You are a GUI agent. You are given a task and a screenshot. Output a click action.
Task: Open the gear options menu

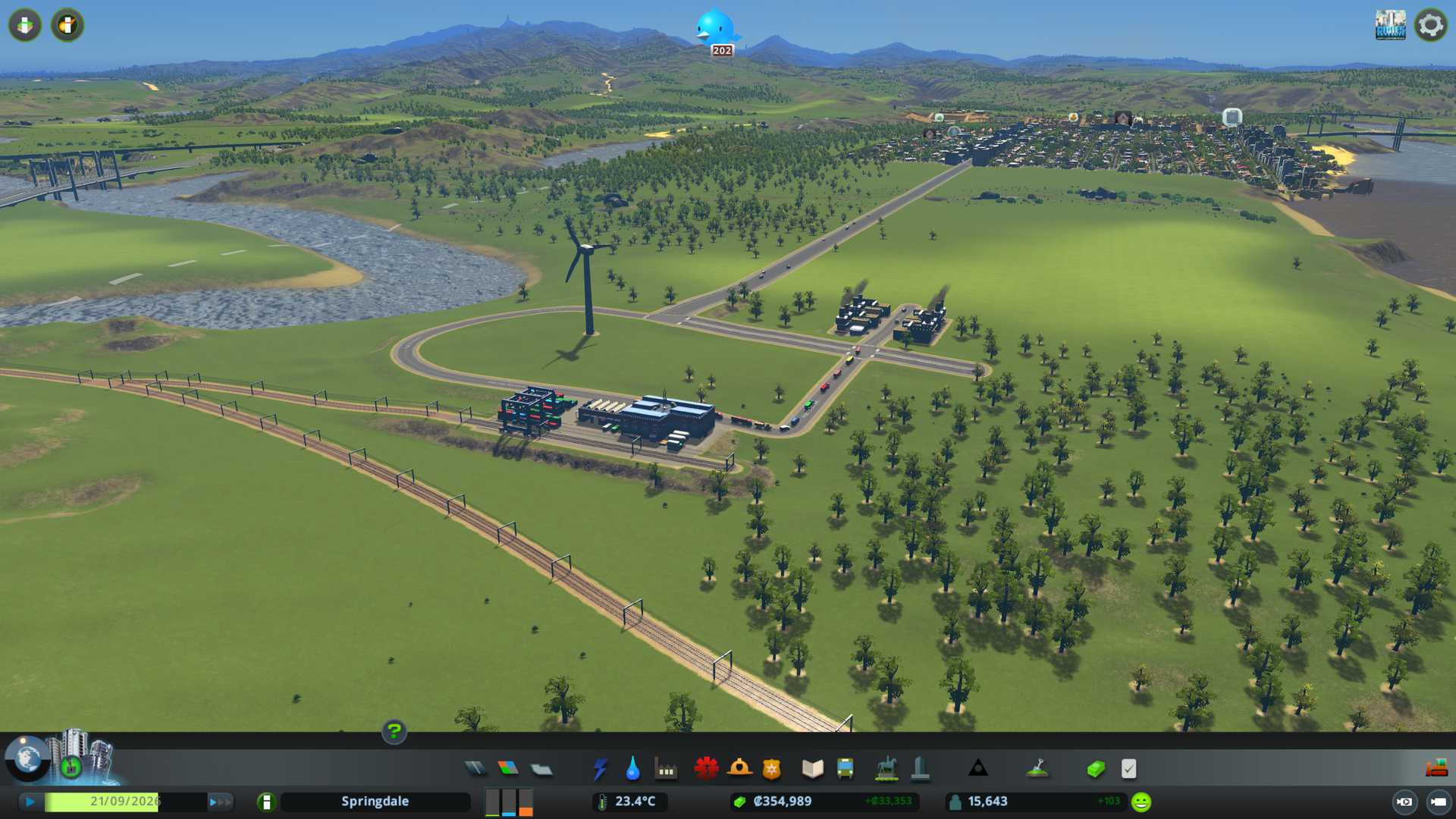click(1431, 25)
